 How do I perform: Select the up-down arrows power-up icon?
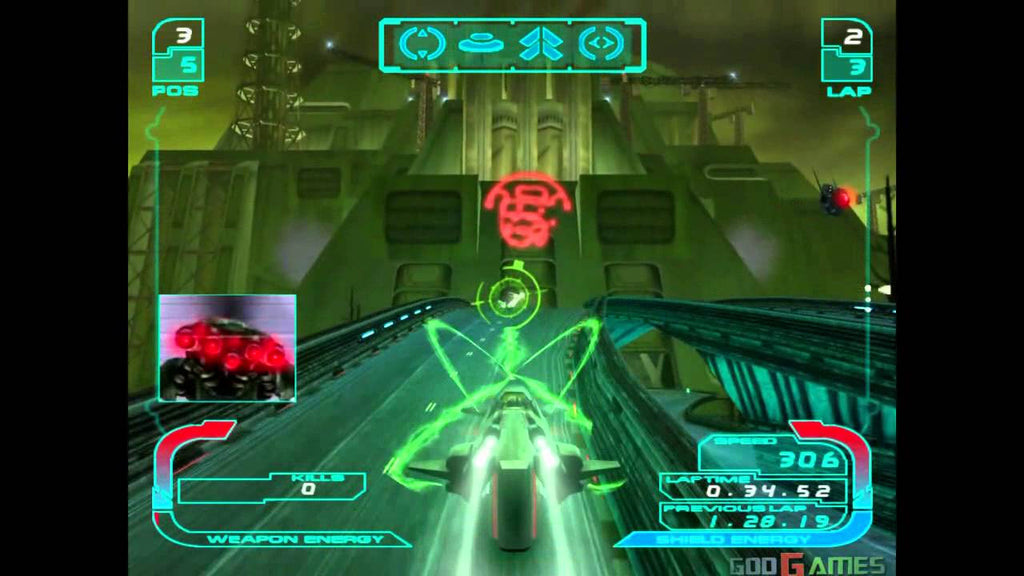(422, 45)
